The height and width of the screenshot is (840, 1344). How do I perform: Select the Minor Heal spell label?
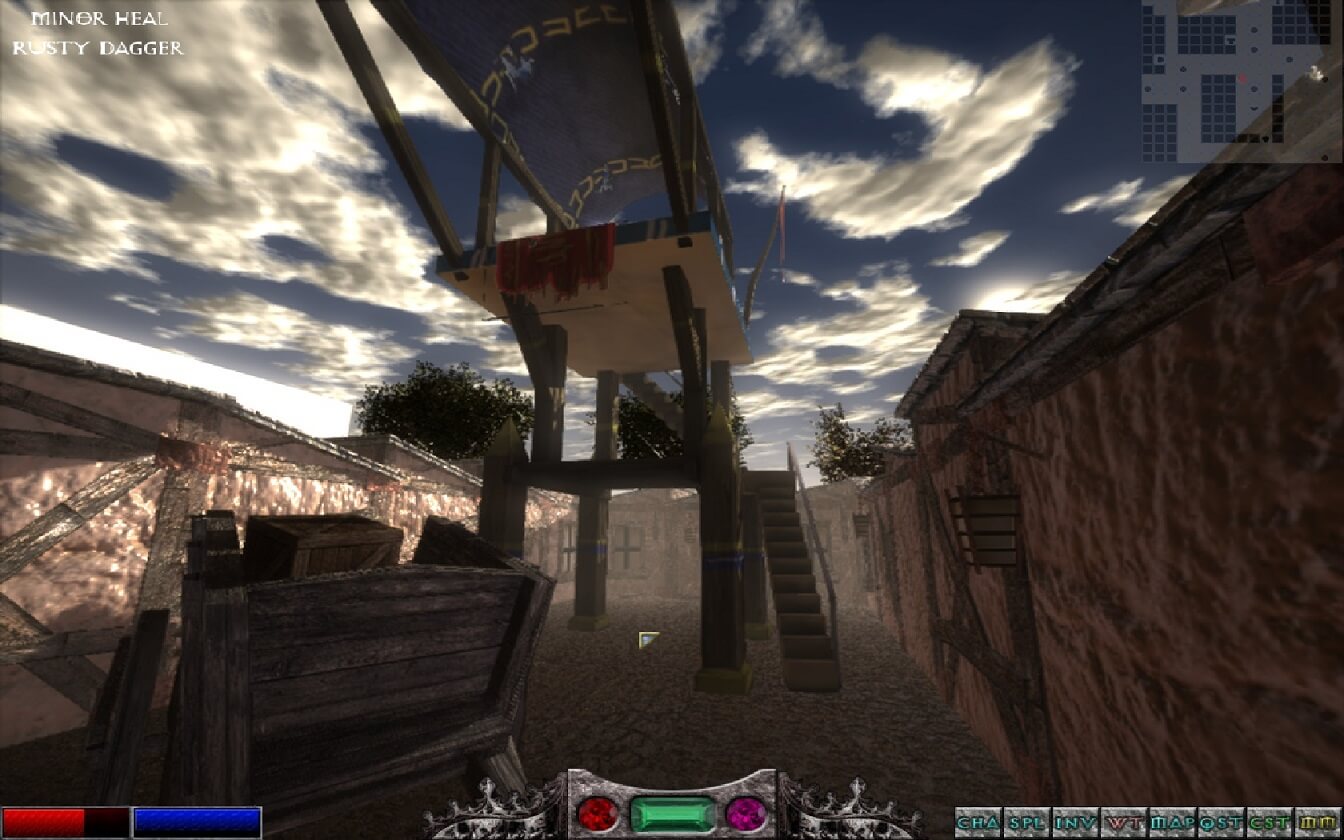click(99, 19)
